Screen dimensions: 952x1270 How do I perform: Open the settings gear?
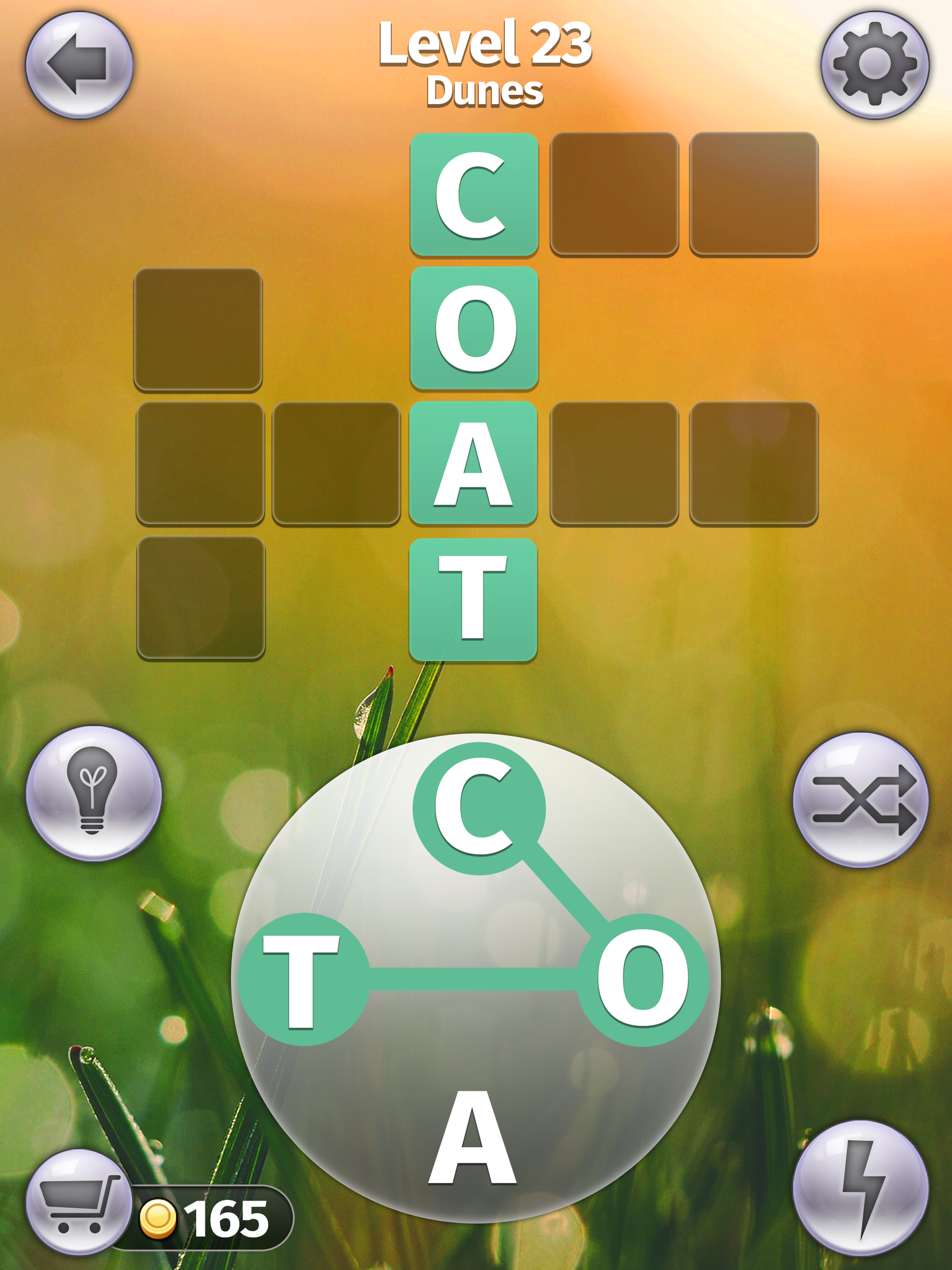874,62
